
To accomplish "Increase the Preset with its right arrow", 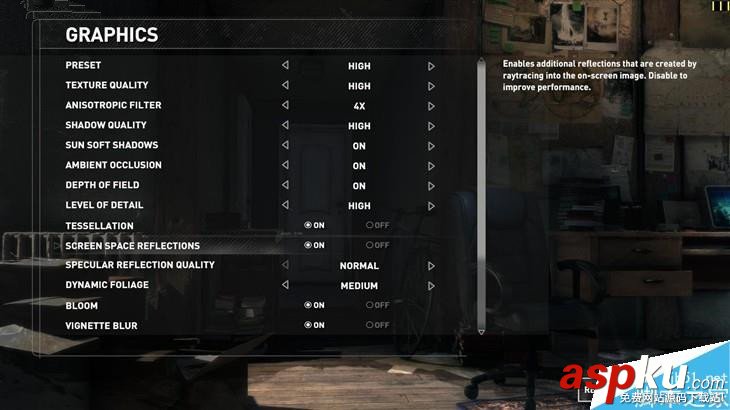I will coord(431,66).
